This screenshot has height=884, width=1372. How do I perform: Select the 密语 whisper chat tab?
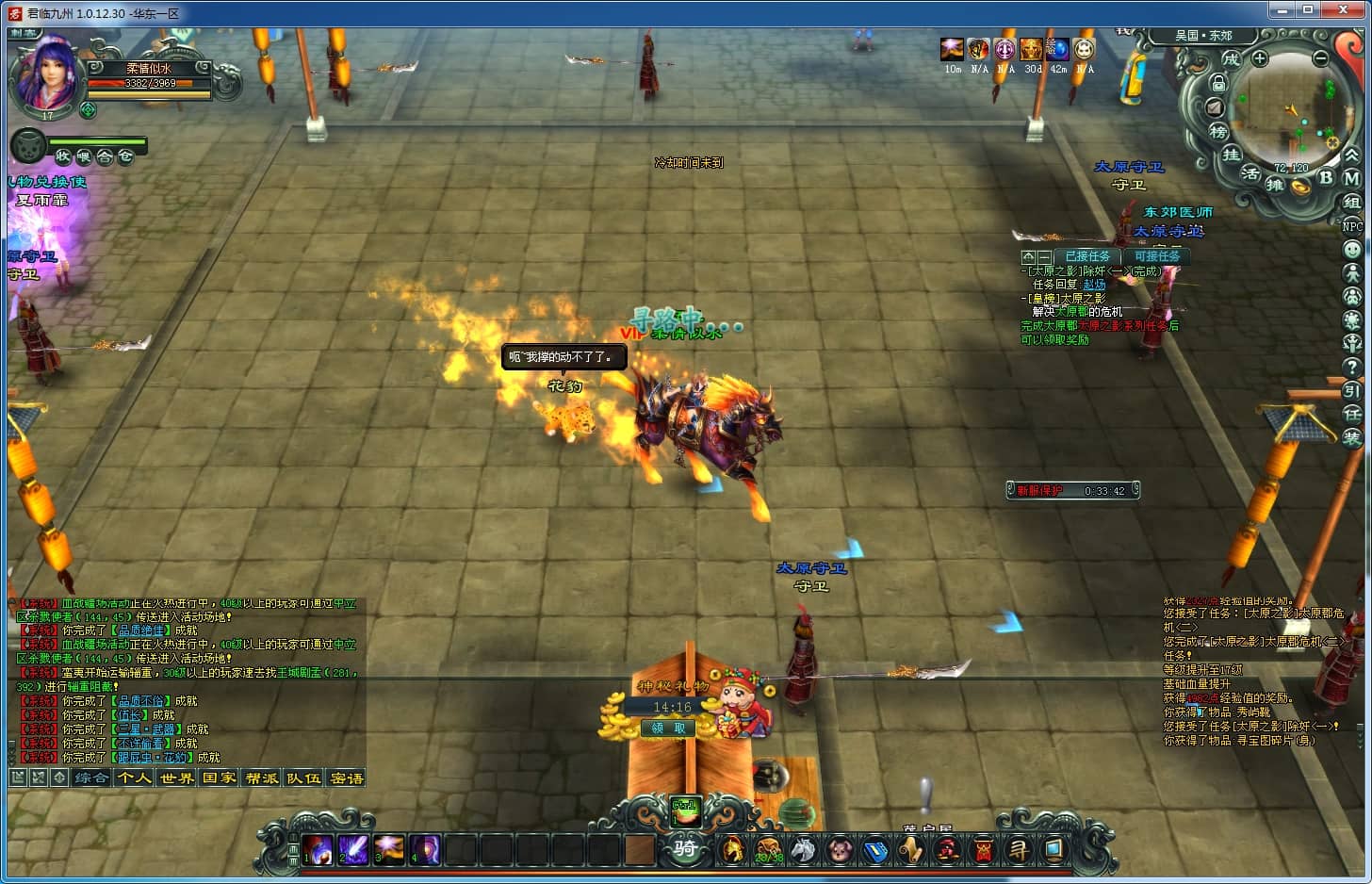346,778
